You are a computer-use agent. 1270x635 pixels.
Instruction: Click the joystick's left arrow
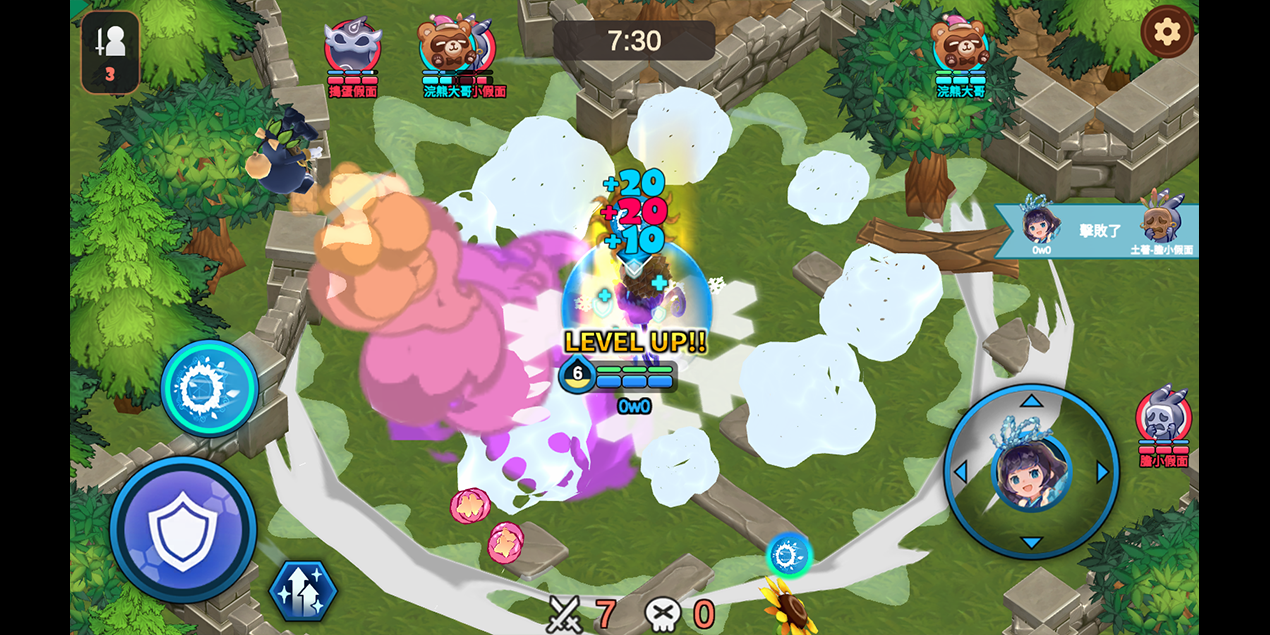click(960, 472)
